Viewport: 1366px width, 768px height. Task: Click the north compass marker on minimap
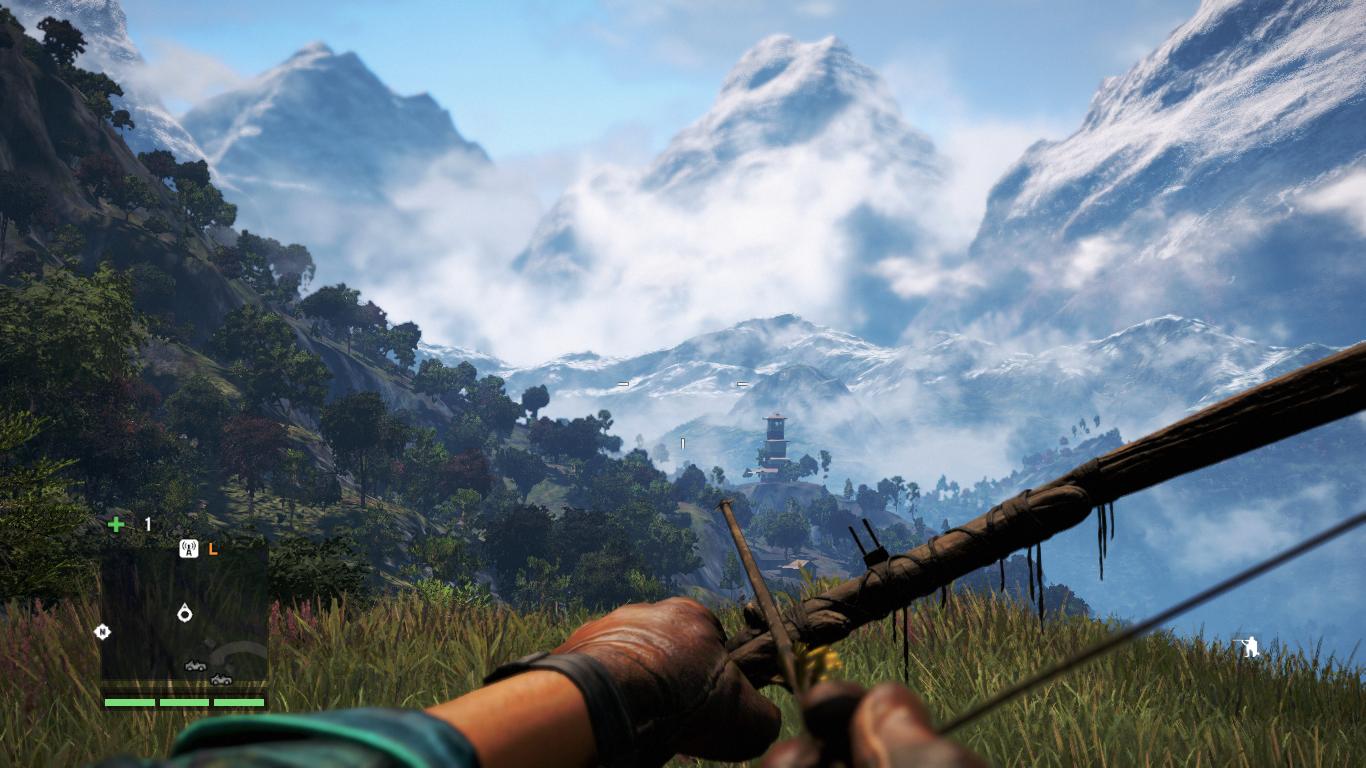click(101, 631)
